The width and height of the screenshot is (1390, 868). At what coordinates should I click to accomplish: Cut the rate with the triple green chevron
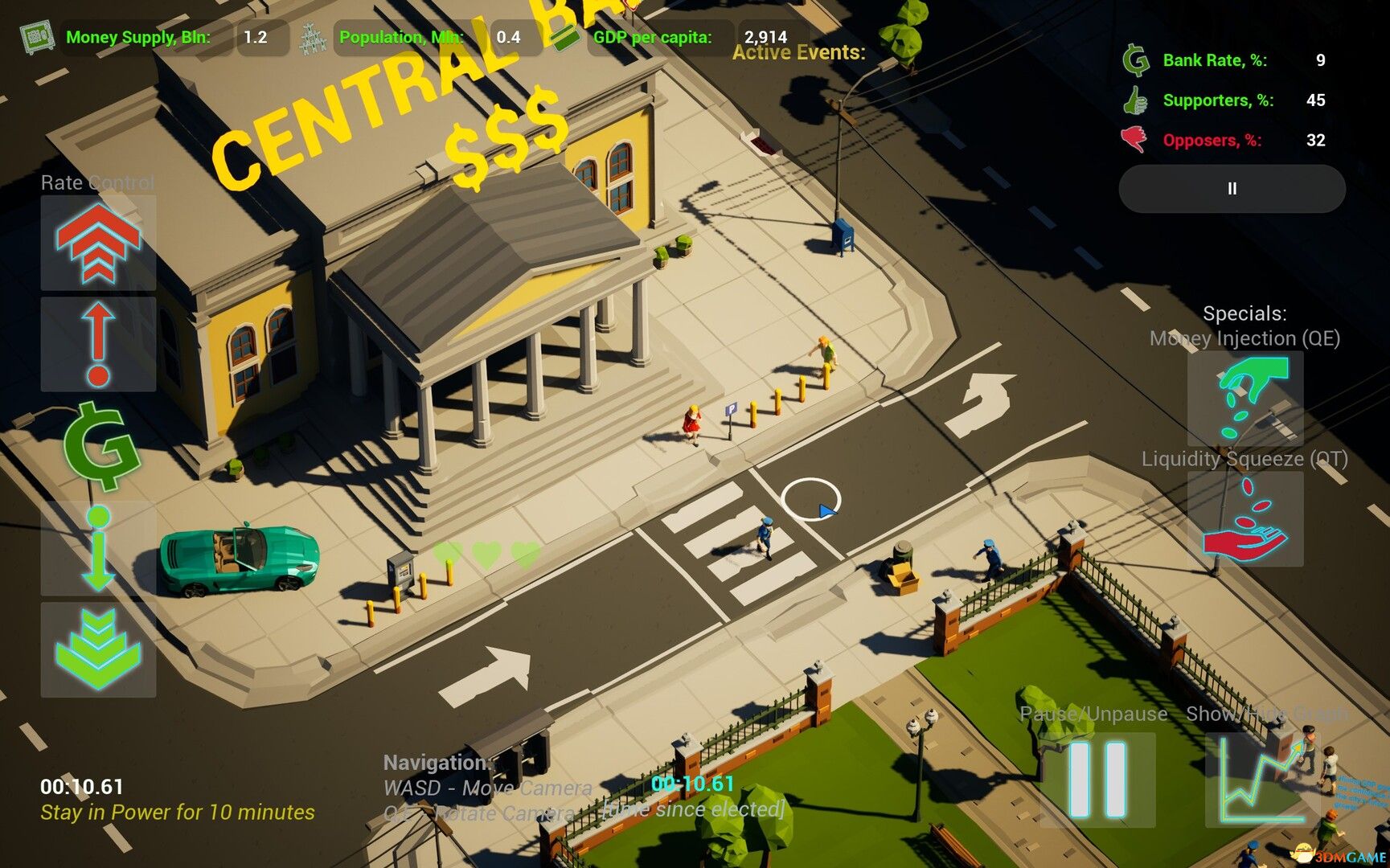(98, 649)
